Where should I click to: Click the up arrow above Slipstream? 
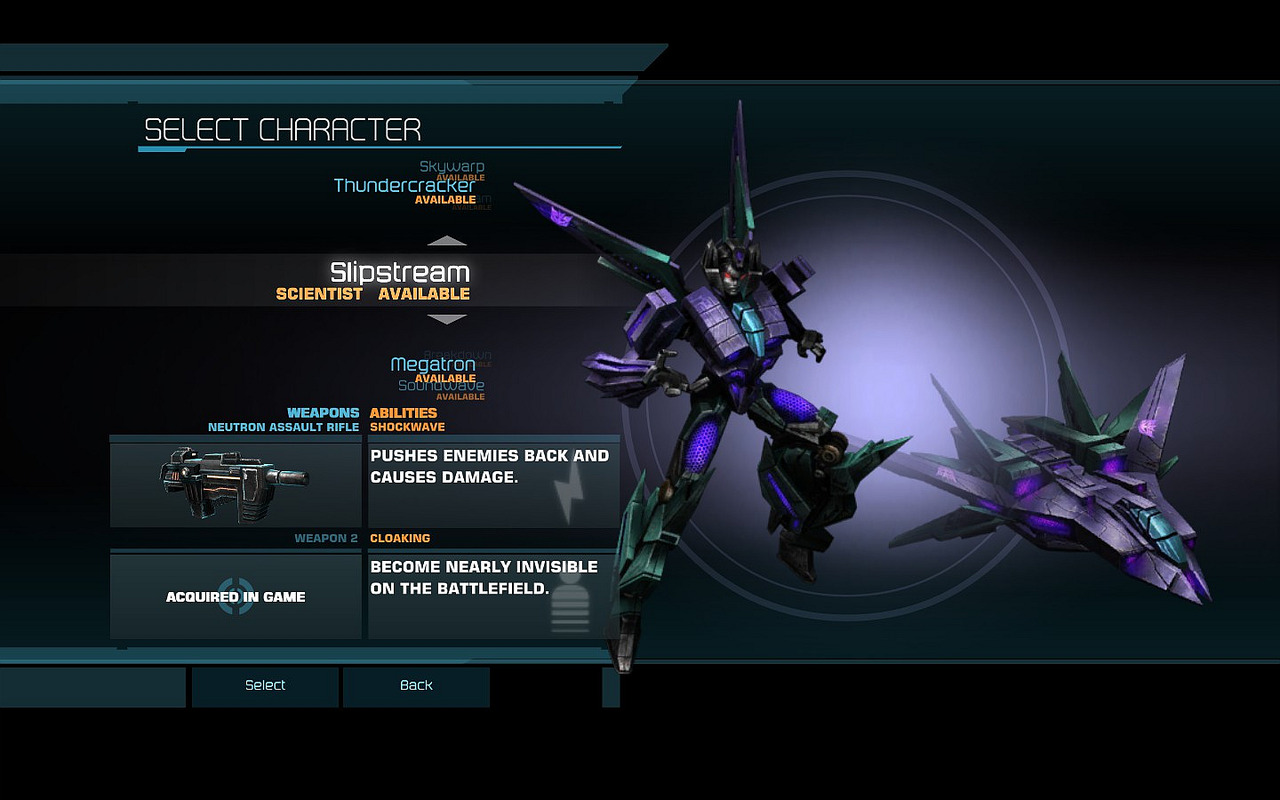tap(447, 241)
